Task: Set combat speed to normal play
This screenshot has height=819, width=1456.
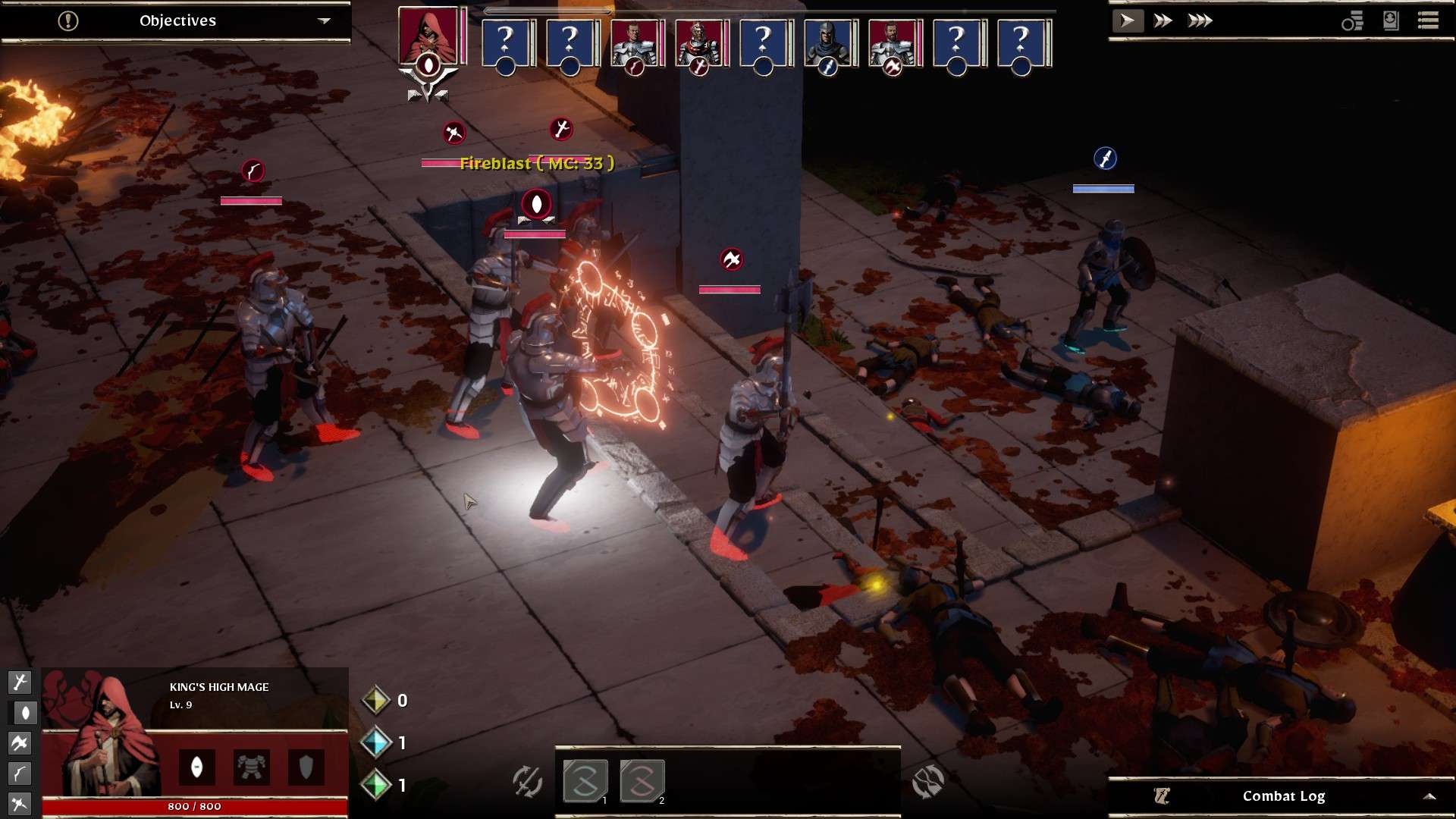Action: (1127, 20)
